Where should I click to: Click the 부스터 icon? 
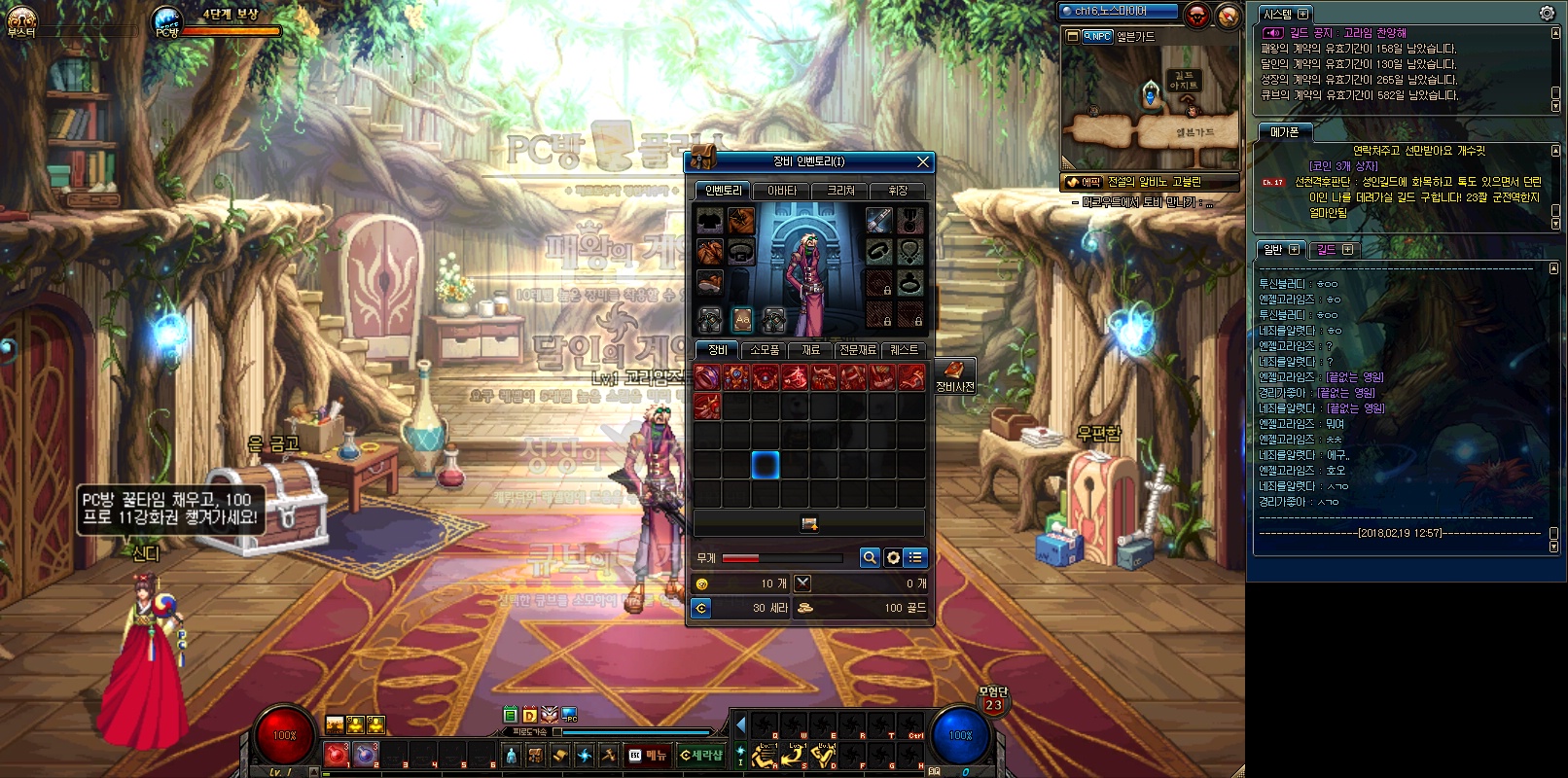click(x=21, y=19)
